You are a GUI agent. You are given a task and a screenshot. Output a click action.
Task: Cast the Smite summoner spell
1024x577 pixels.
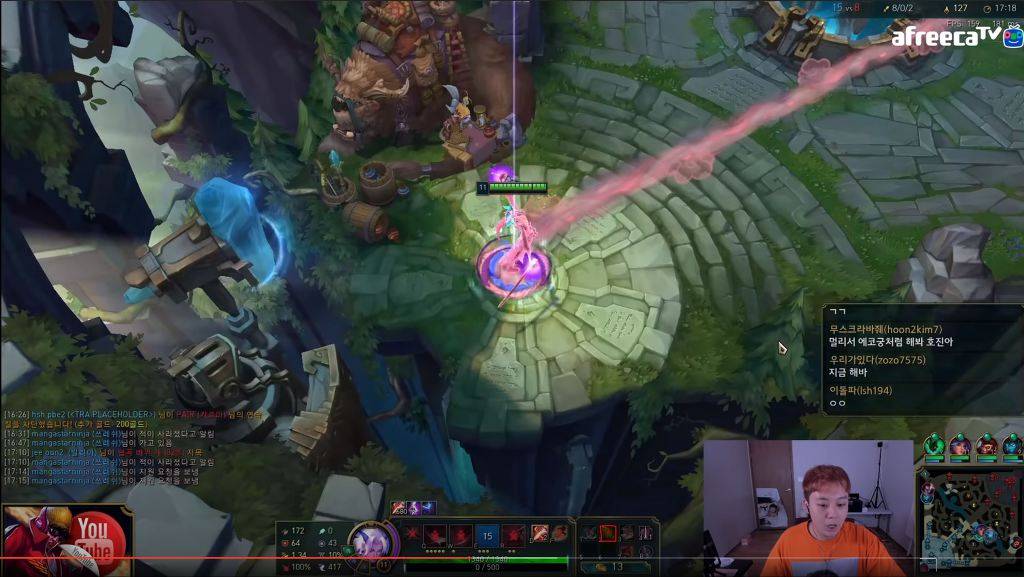pyautogui.click(x=539, y=533)
